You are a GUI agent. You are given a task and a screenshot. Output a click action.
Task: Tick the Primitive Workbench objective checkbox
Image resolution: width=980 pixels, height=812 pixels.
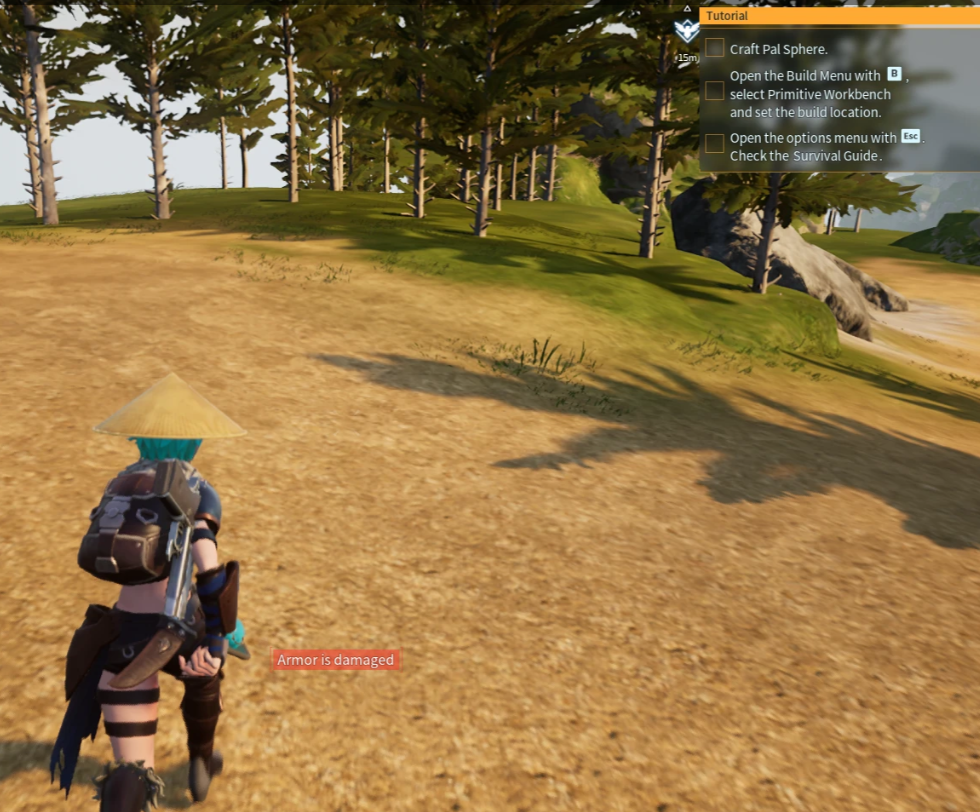[x=715, y=91]
